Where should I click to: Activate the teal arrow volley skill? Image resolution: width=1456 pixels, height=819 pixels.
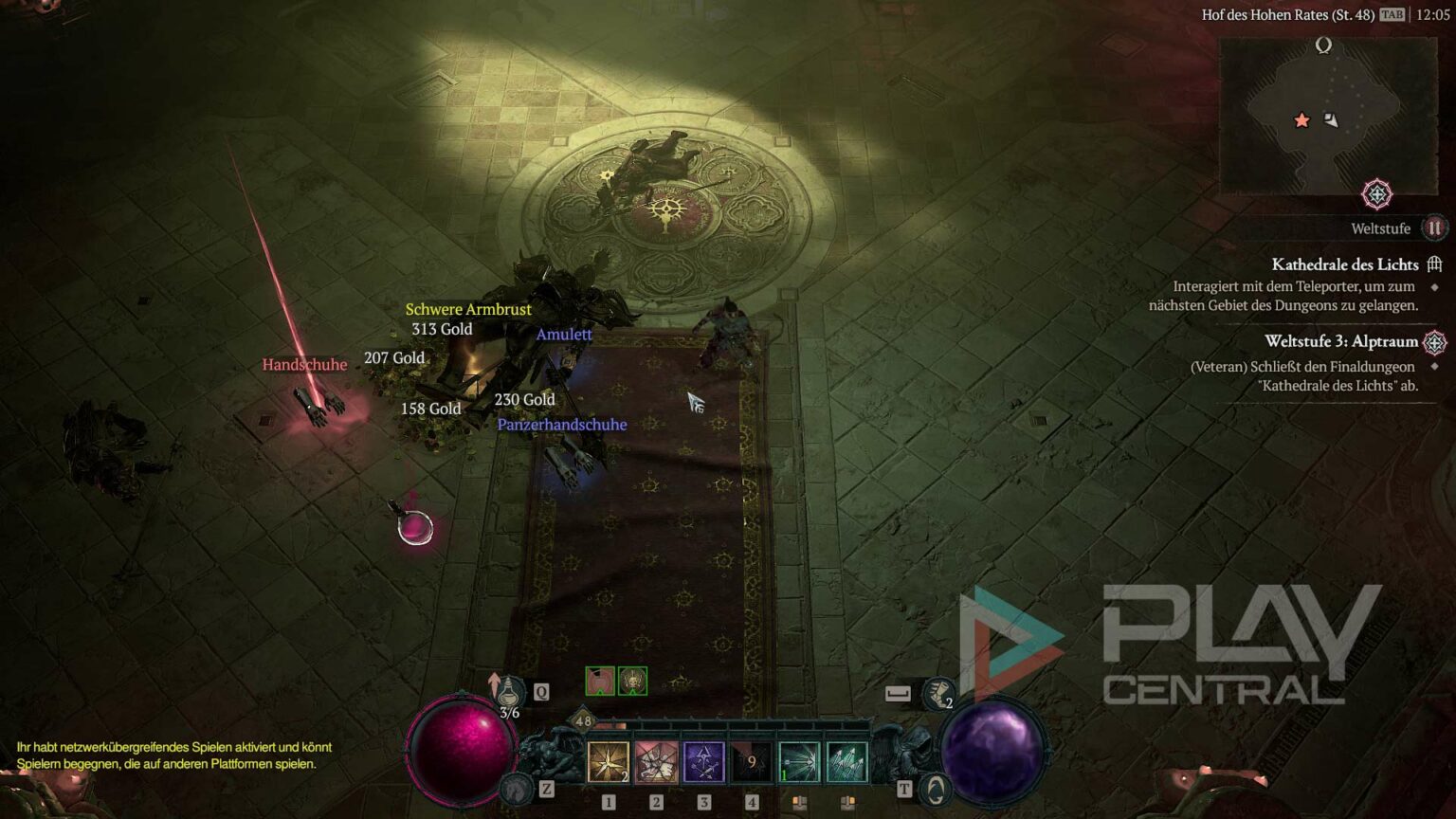point(846,763)
